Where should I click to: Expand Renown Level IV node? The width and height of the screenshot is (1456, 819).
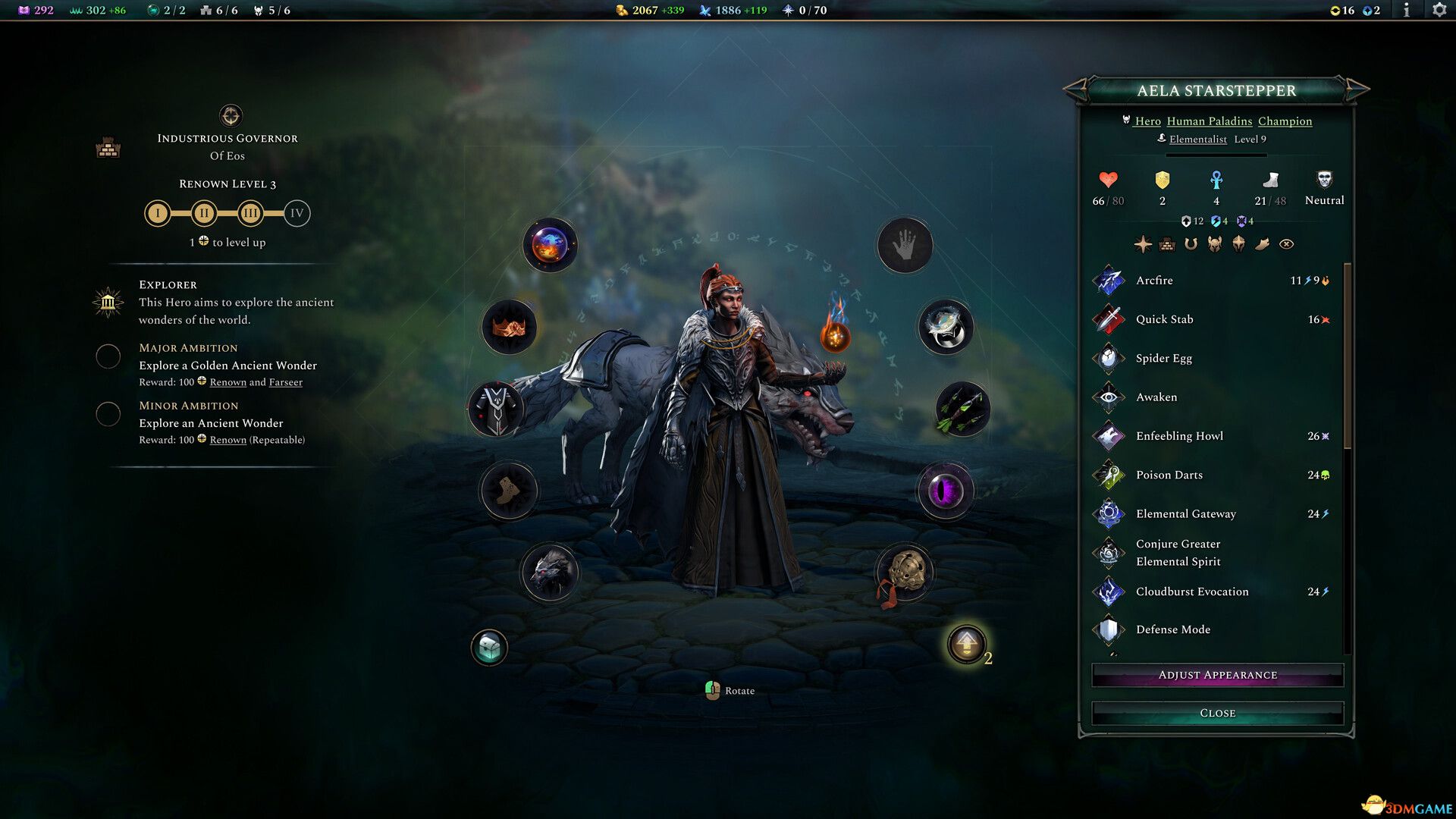(297, 213)
